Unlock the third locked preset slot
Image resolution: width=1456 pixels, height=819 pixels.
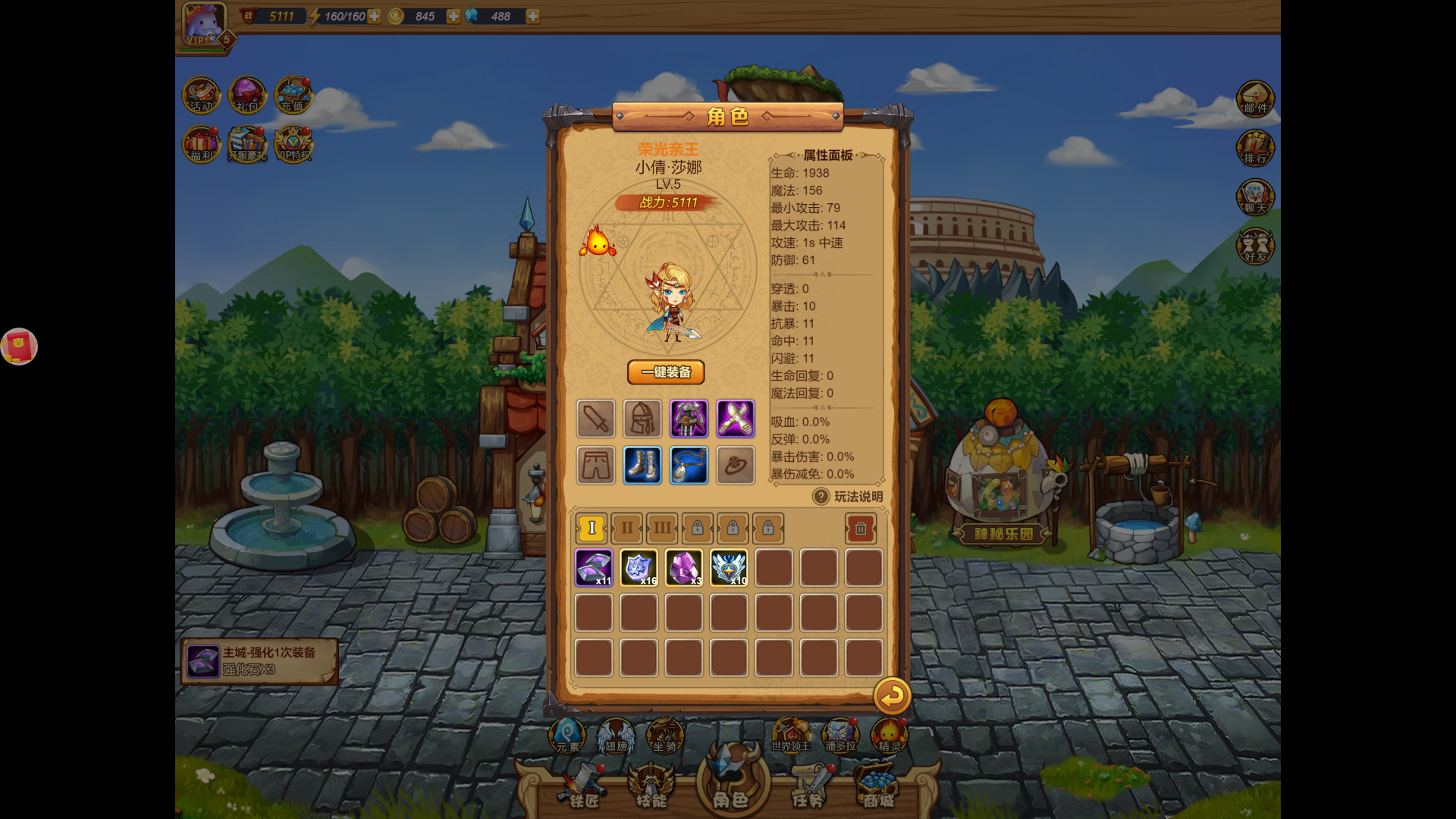click(767, 529)
